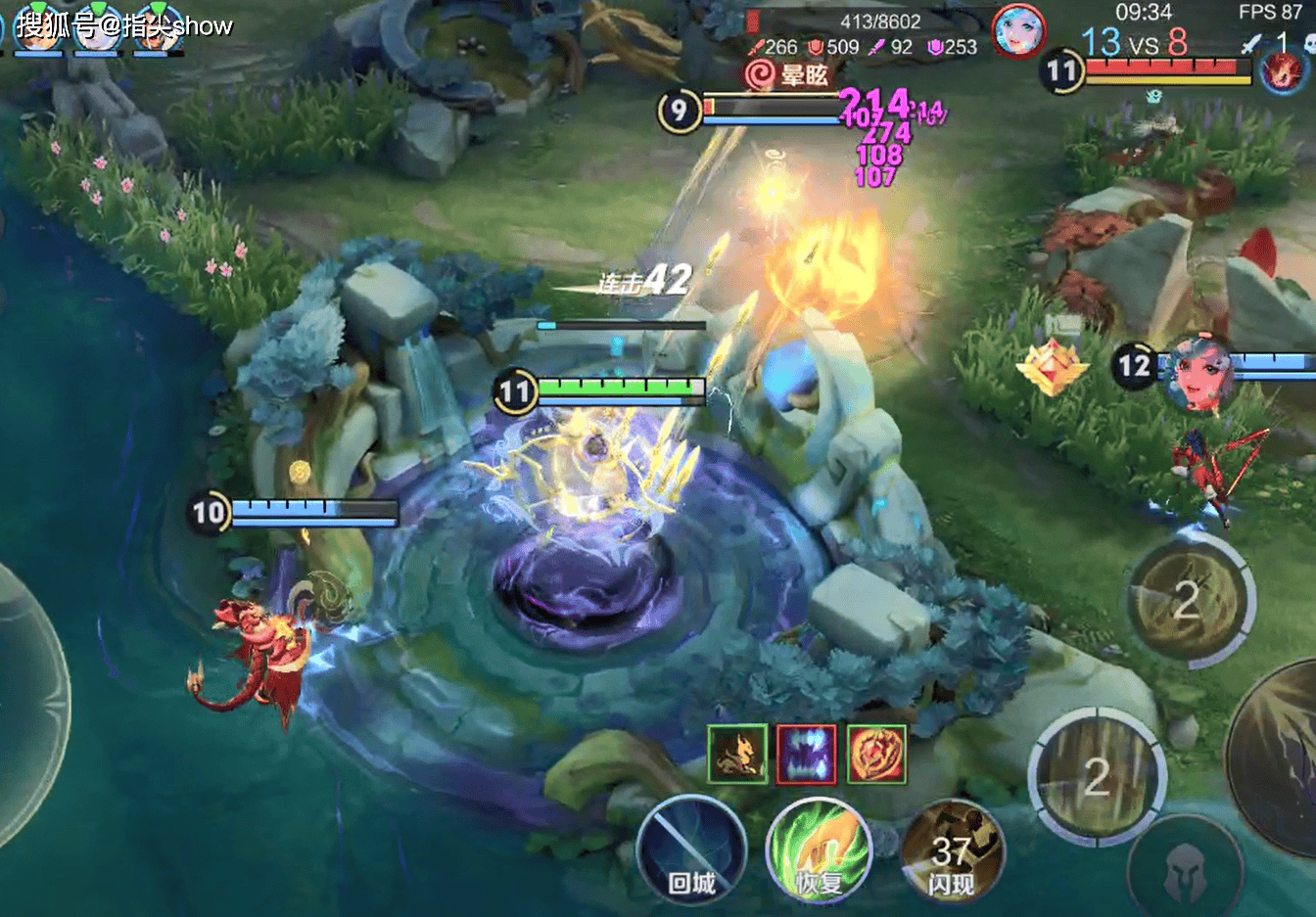Use the 恢复 heal spell

[819, 849]
